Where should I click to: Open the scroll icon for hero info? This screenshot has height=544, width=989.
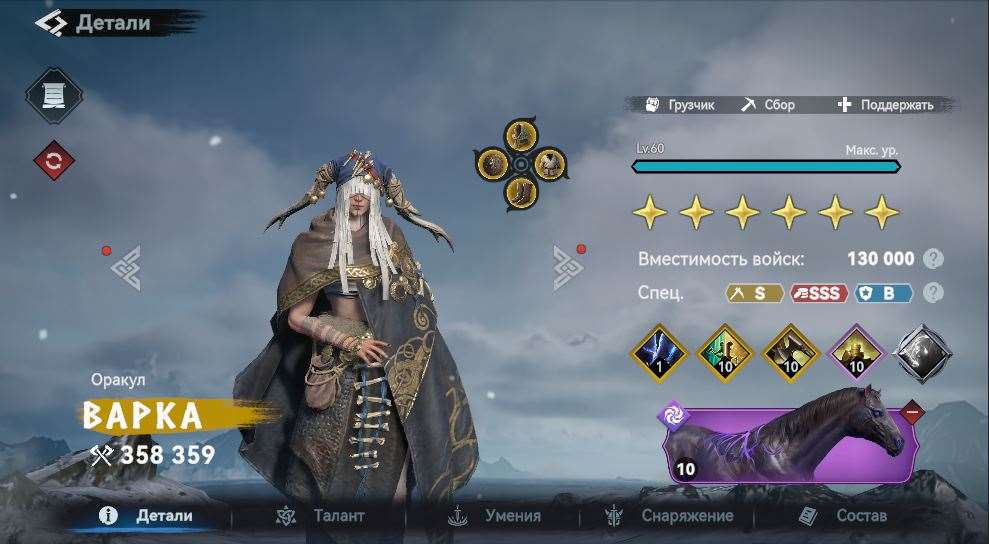click(x=53, y=96)
